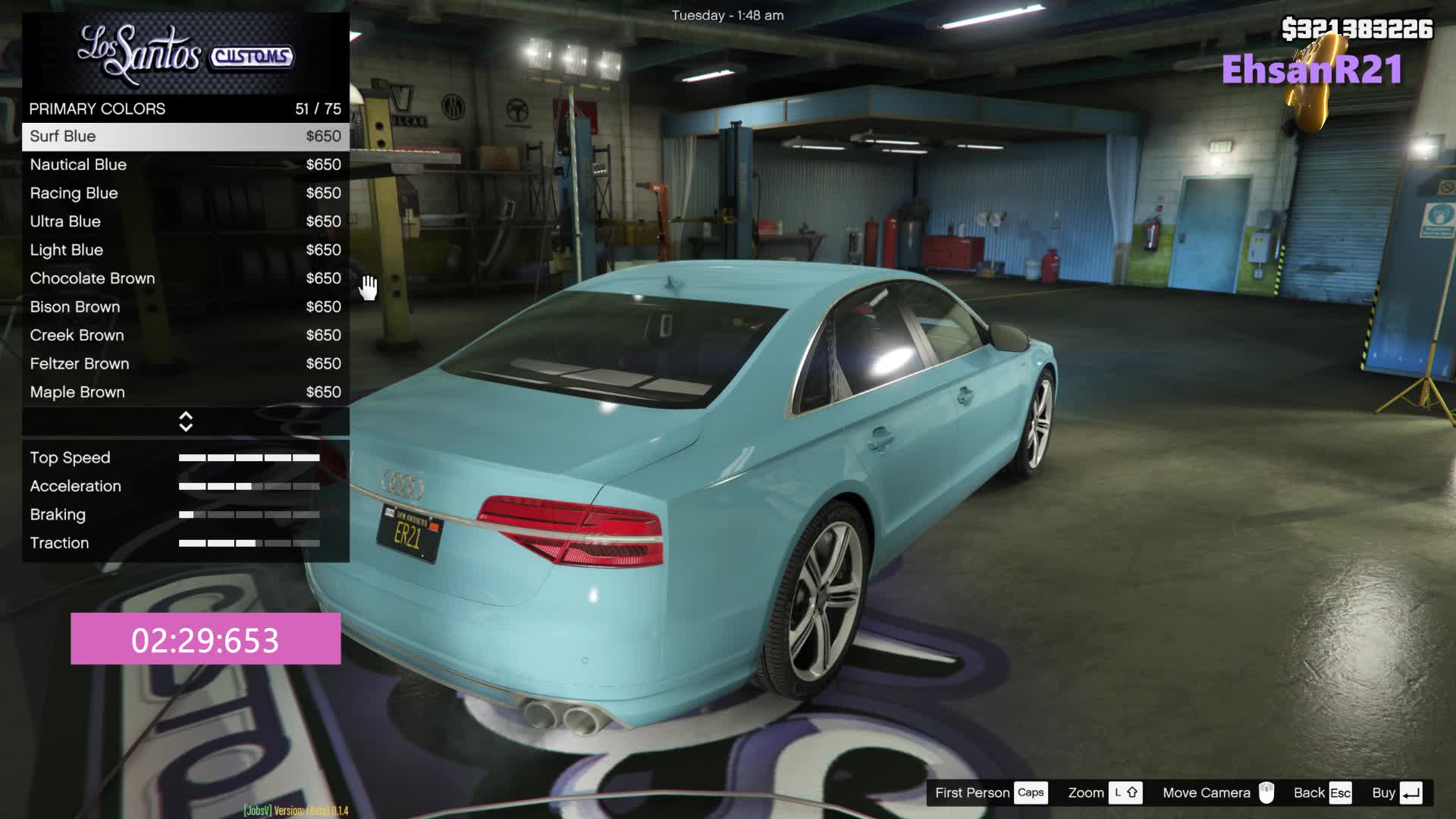Image resolution: width=1456 pixels, height=819 pixels.
Task: Pick the Racing Blue primary color
Action: (185, 193)
